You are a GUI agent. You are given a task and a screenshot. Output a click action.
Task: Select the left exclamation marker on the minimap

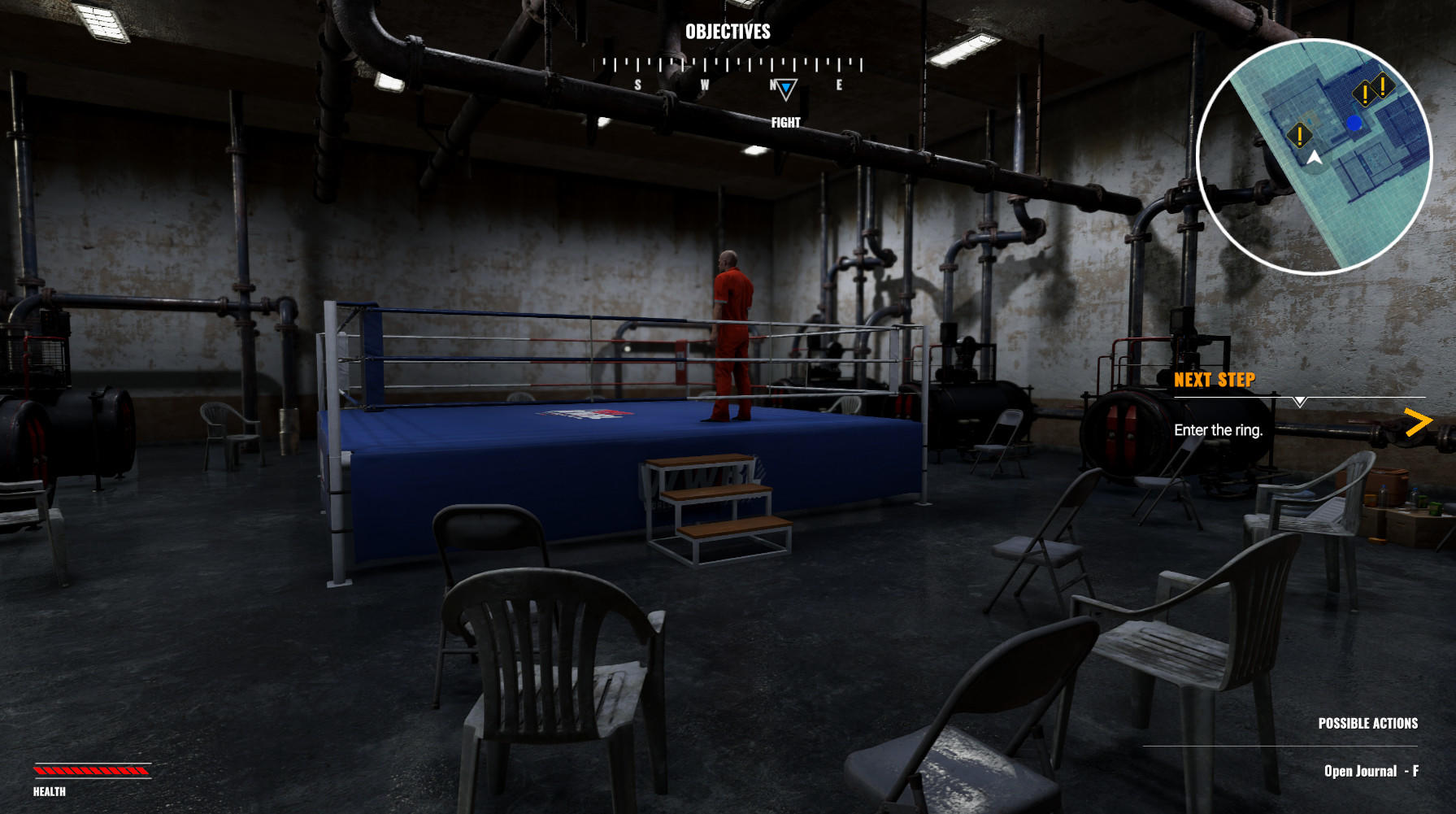[x=1301, y=136]
